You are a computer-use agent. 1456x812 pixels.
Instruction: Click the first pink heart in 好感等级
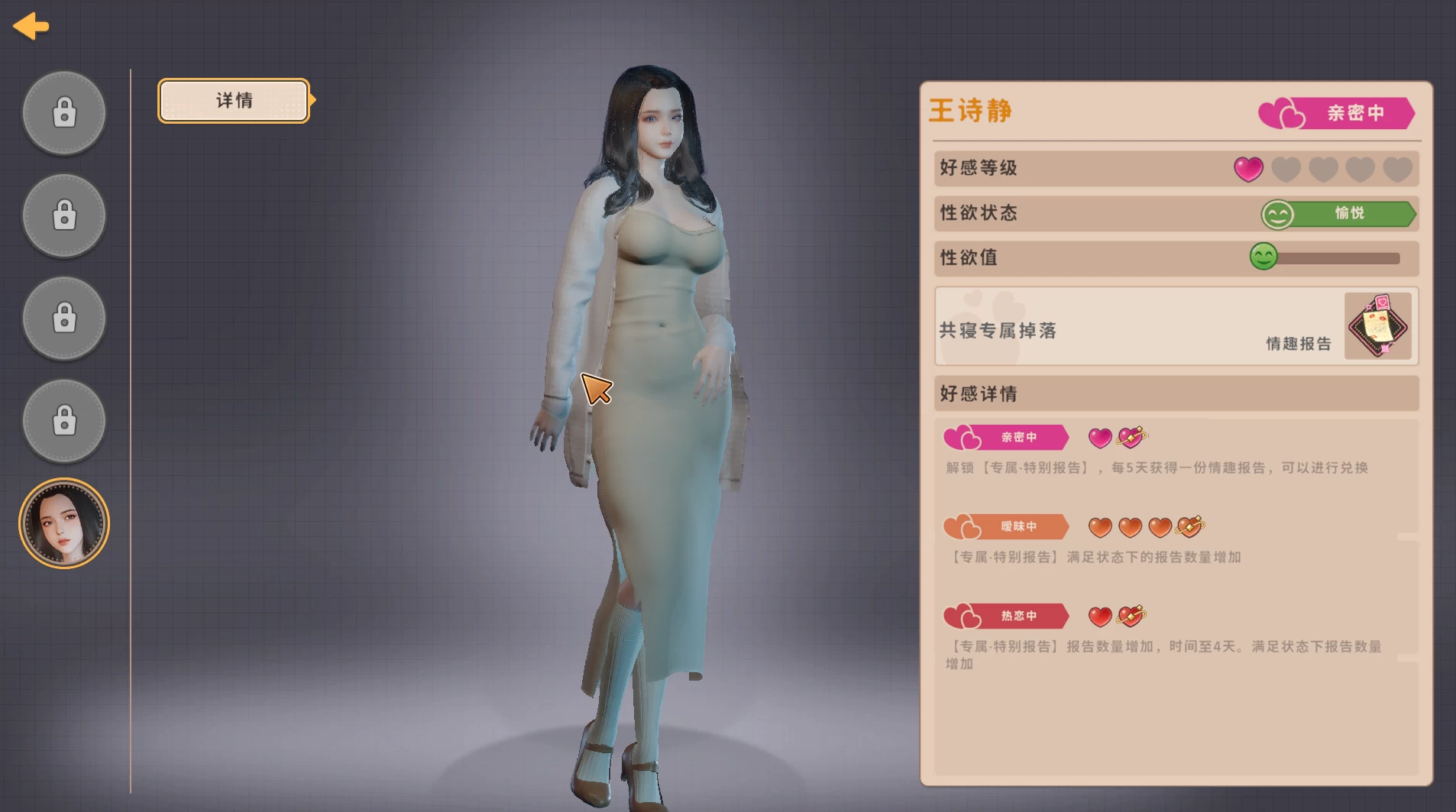point(1249,169)
